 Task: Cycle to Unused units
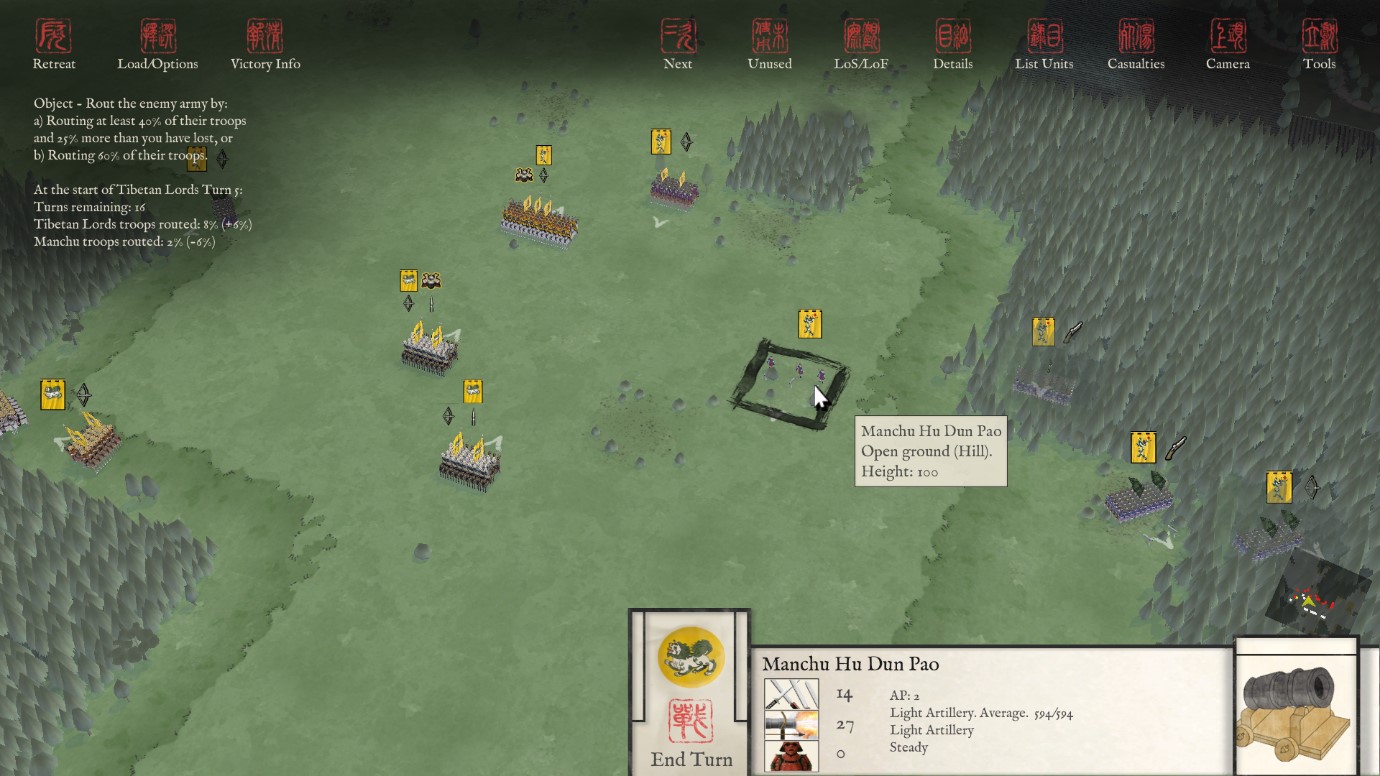770,45
